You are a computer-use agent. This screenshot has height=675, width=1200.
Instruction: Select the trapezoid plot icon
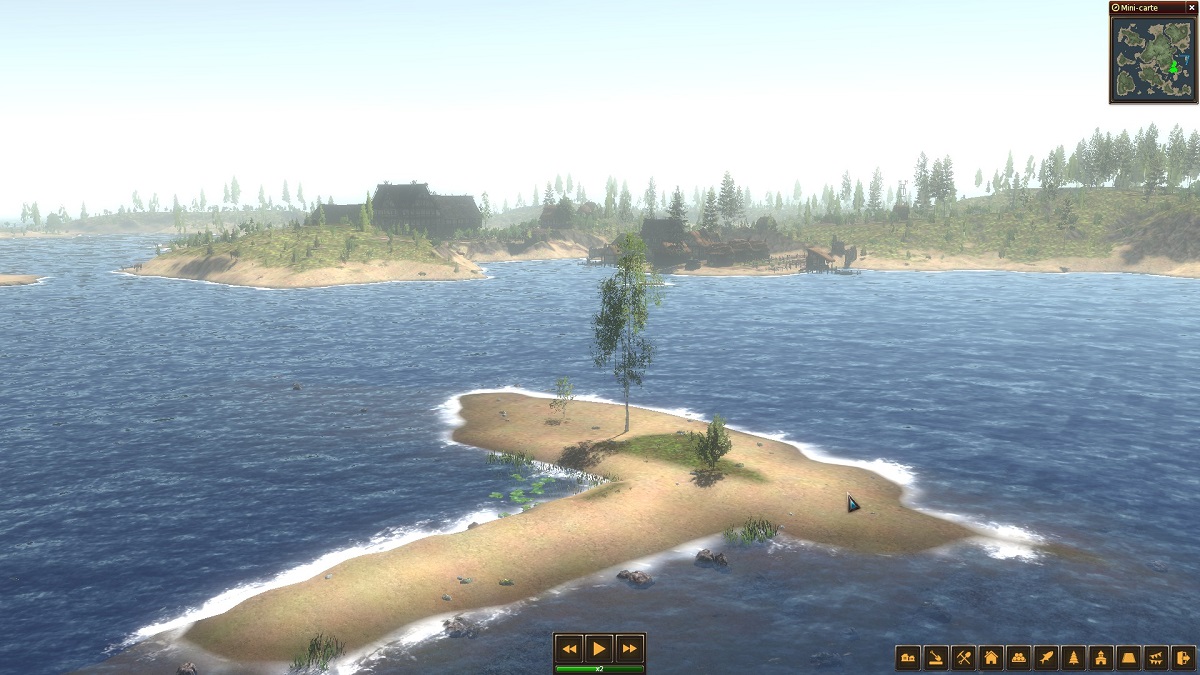pos(1128,657)
